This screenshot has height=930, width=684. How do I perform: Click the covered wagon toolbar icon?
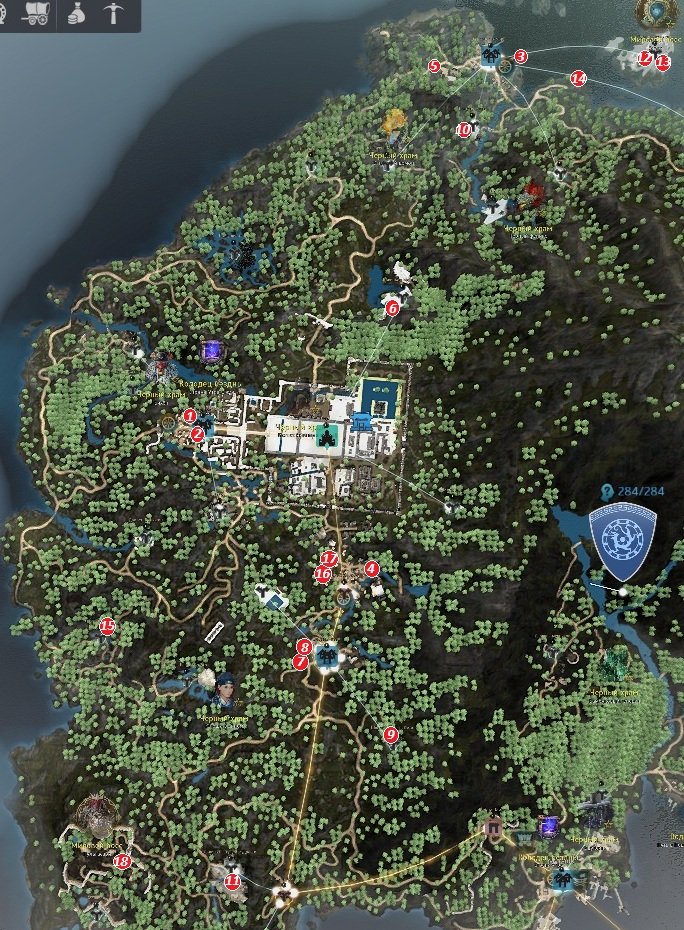click(x=33, y=14)
